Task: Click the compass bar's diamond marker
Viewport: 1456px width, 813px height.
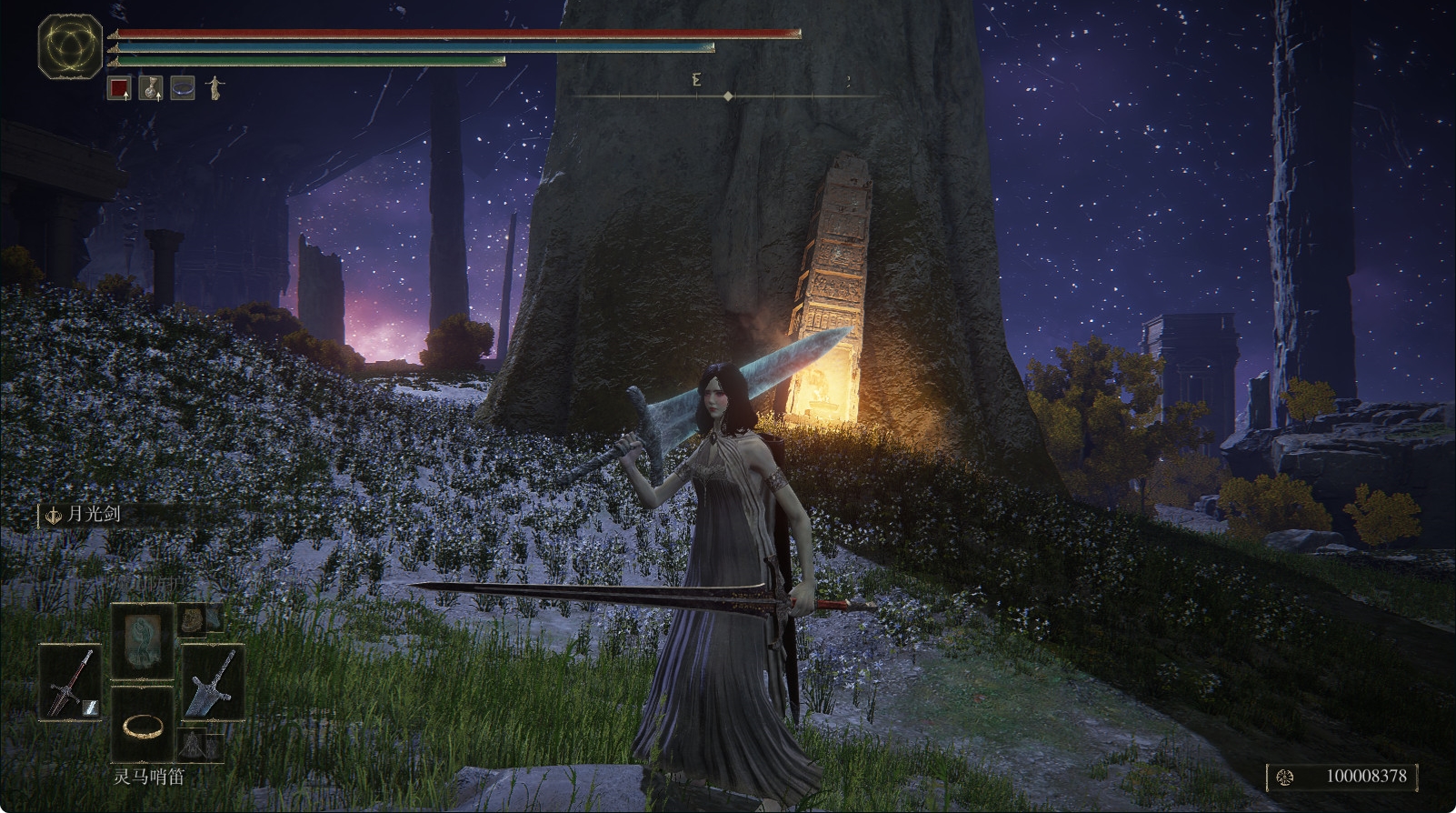Action: point(728,95)
